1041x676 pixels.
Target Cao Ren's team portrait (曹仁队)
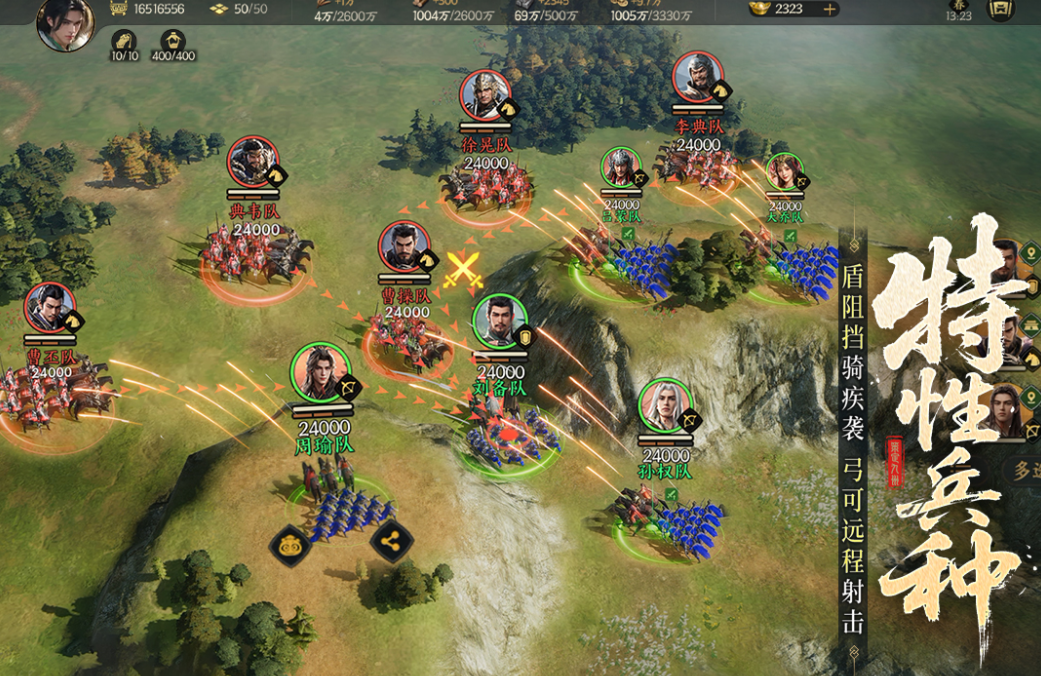pyautogui.click(x=51, y=310)
